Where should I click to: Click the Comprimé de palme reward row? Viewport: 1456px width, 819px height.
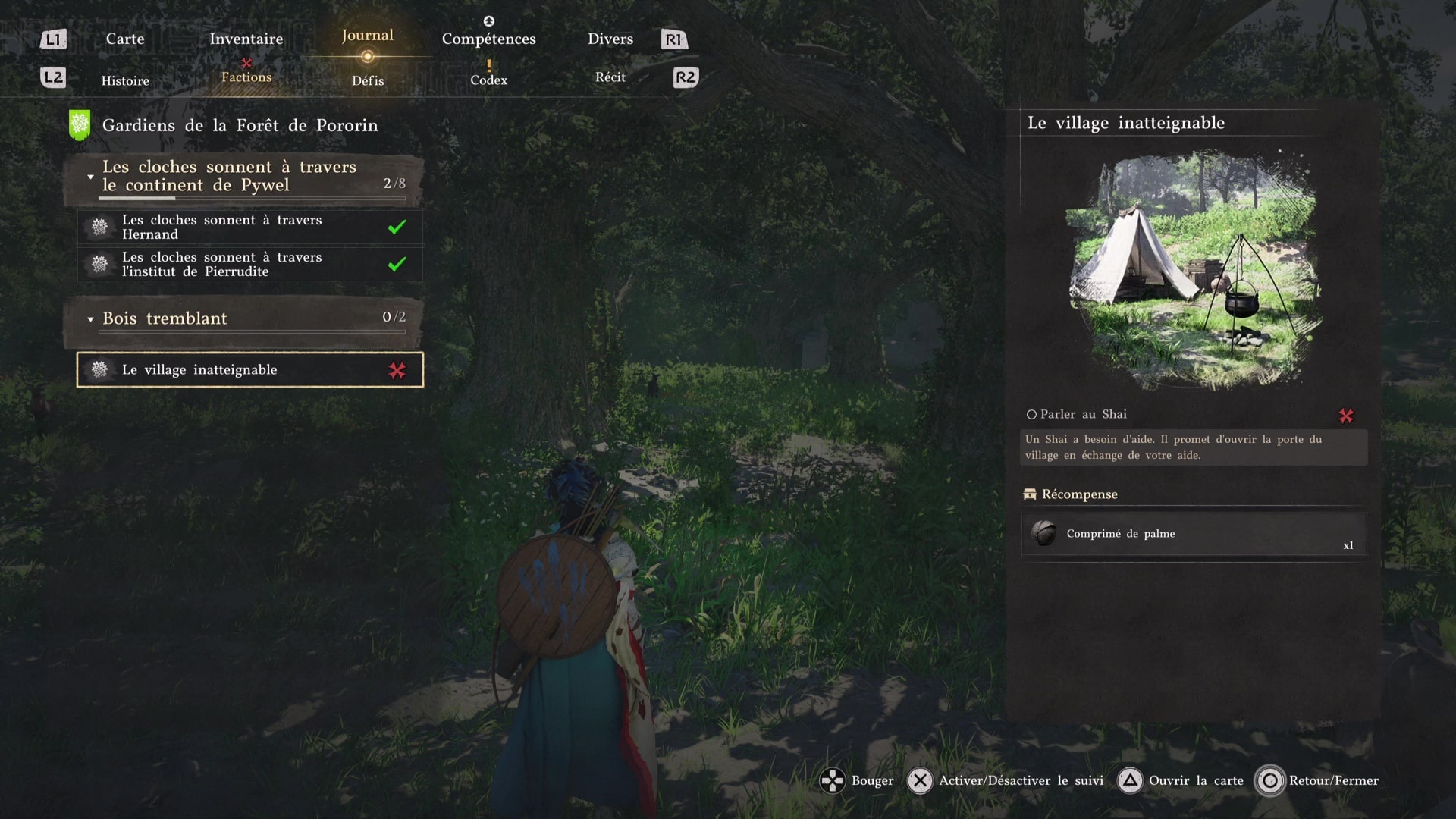pyautogui.click(x=1193, y=534)
